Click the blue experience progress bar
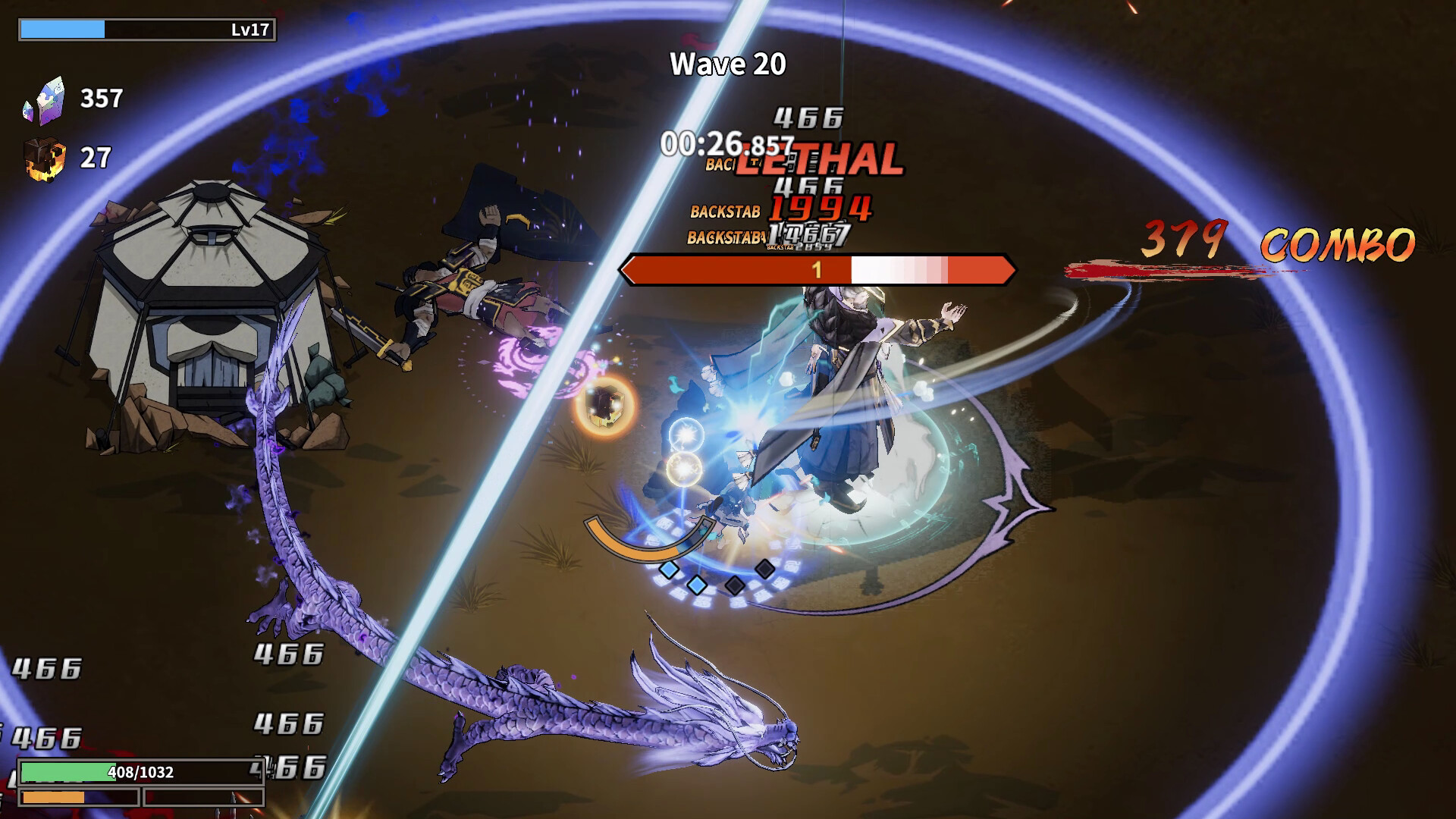 64,27
